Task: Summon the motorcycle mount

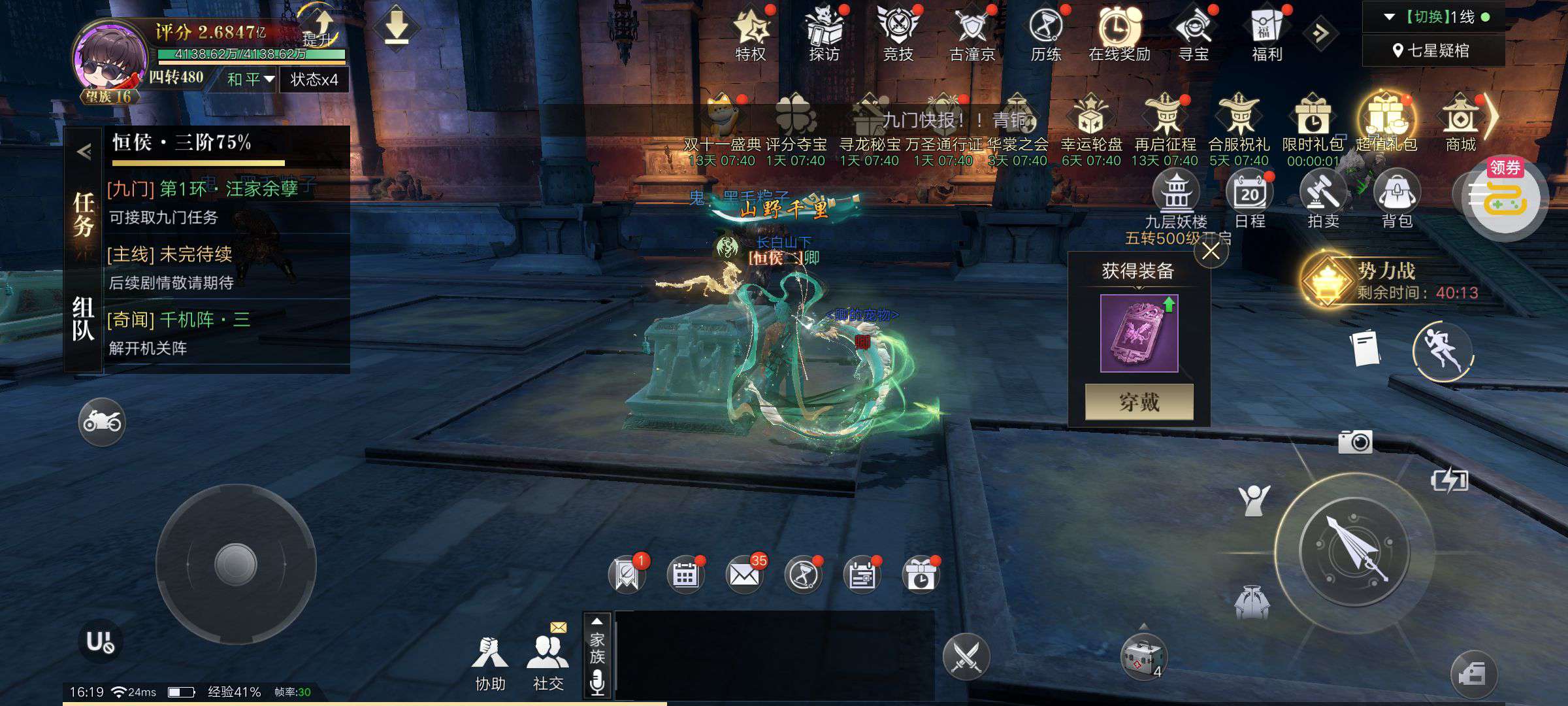Action: tap(102, 422)
